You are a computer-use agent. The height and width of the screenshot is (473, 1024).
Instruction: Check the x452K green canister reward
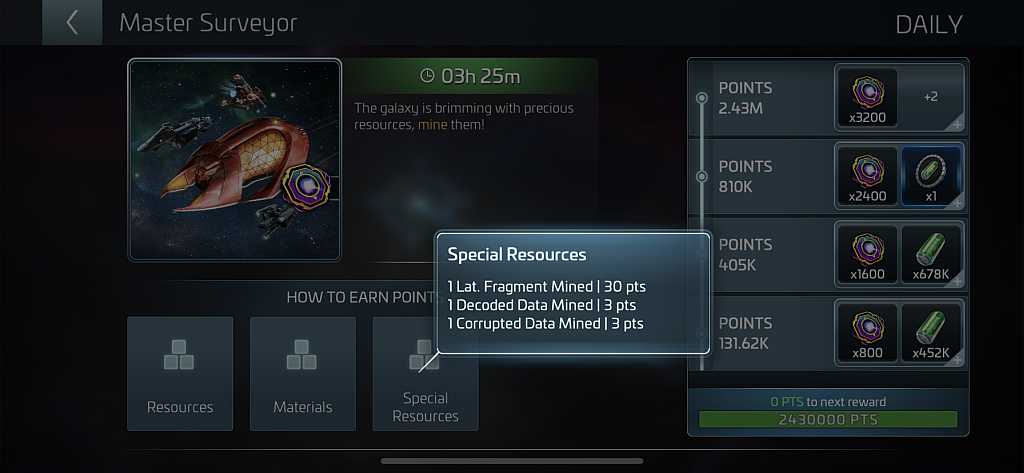(x=931, y=333)
